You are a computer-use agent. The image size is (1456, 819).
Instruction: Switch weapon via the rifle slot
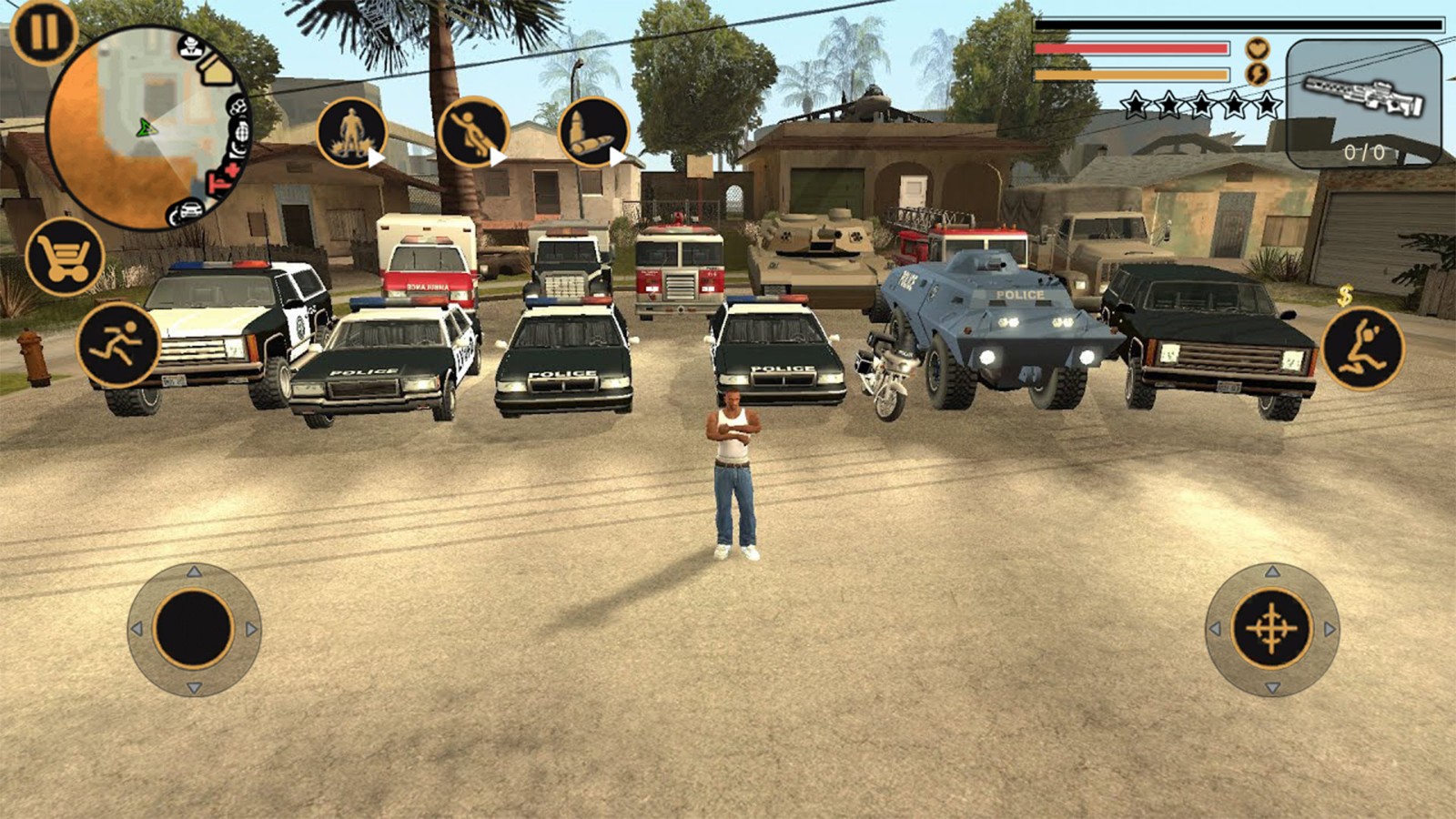(1363, 103)
